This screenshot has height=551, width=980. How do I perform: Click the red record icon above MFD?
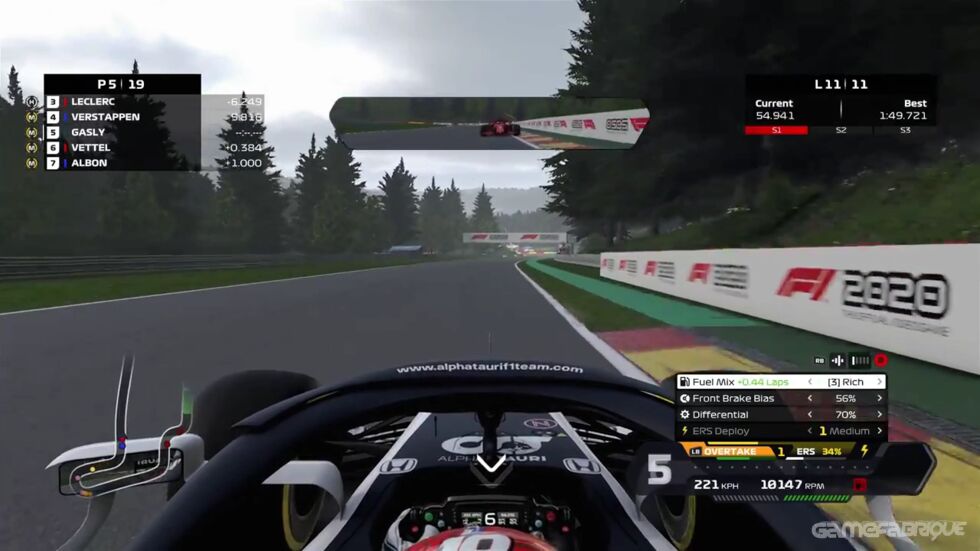tap(881, 360)
